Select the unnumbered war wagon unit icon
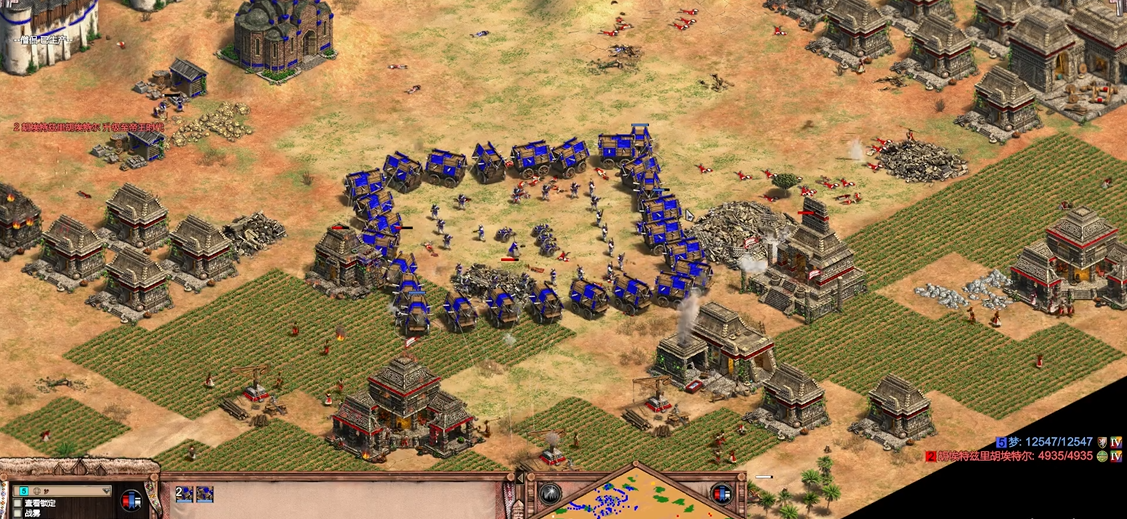The height and width of the screenshot is (519, 1127). (205, 493)
